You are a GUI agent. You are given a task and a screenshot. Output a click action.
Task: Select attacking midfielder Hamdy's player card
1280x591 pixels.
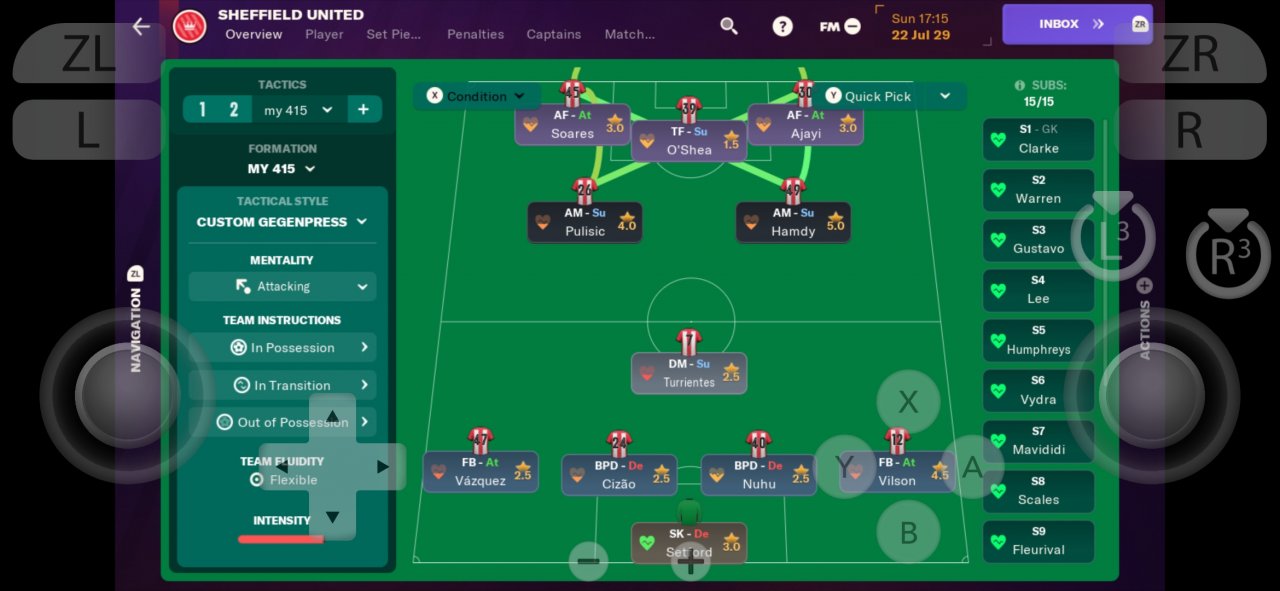[x=793, y=223]
